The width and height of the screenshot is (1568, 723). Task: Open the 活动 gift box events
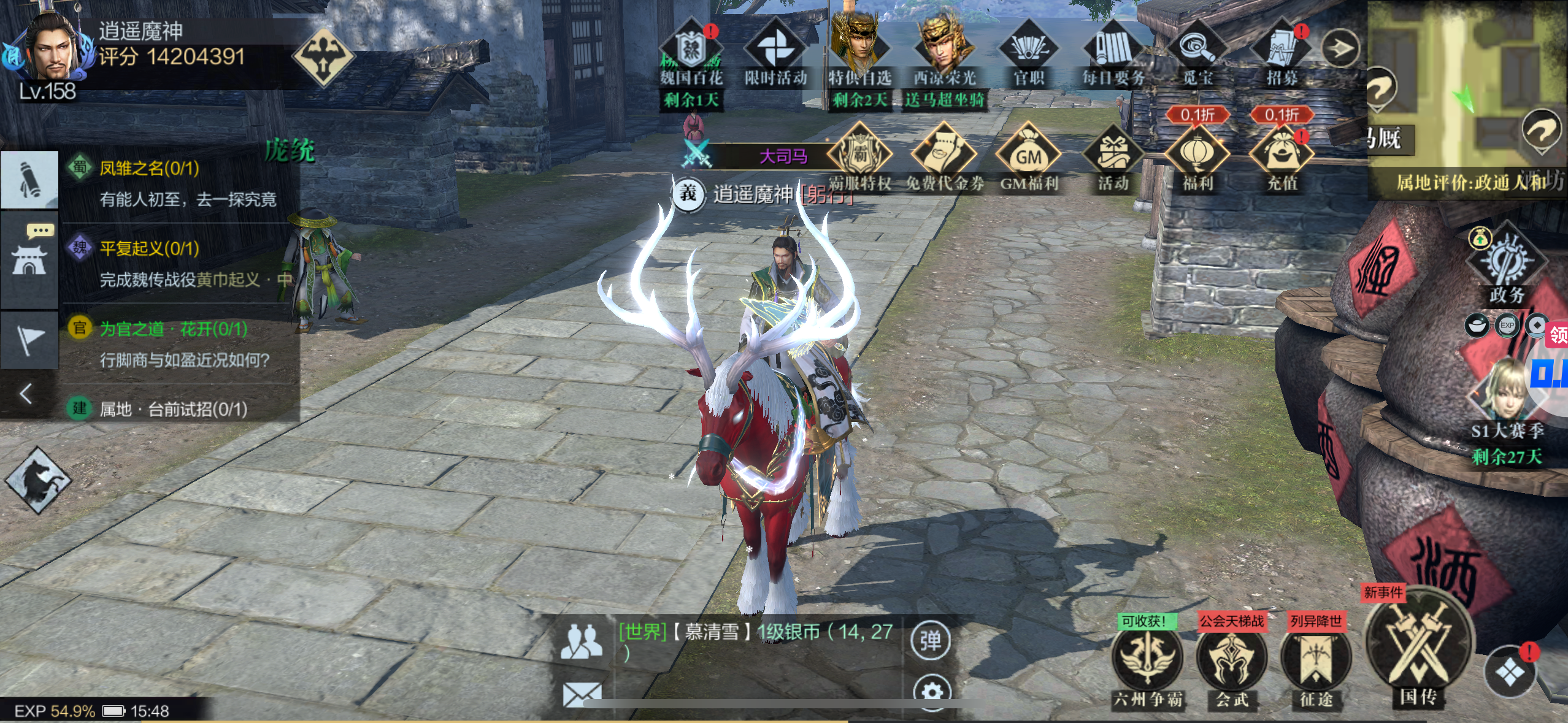tap(1113, 158)
